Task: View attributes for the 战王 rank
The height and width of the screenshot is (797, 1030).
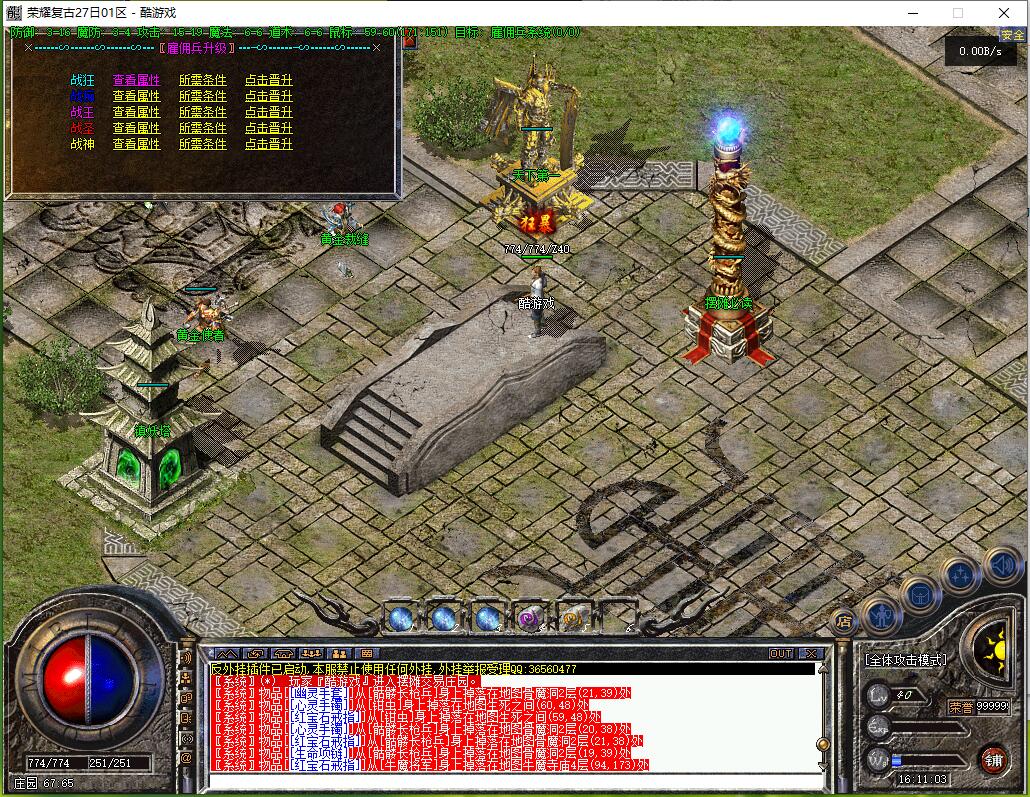Action: (x=136, y=113)
